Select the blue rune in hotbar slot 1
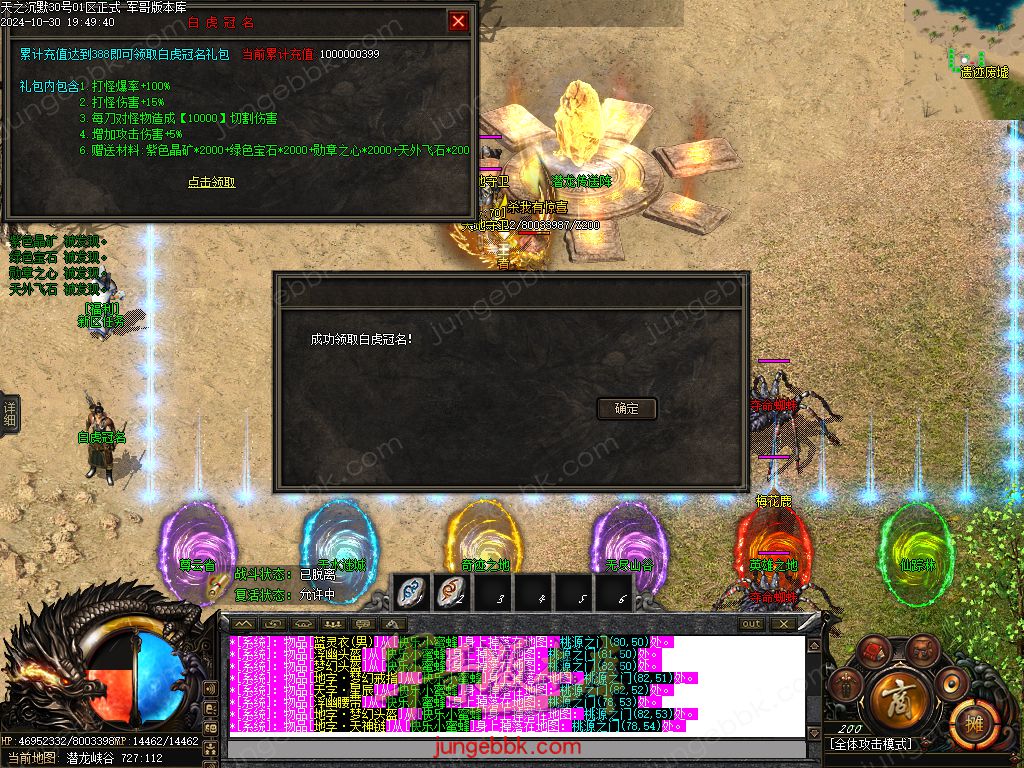 pyautogui.click(x=410, y=593)
